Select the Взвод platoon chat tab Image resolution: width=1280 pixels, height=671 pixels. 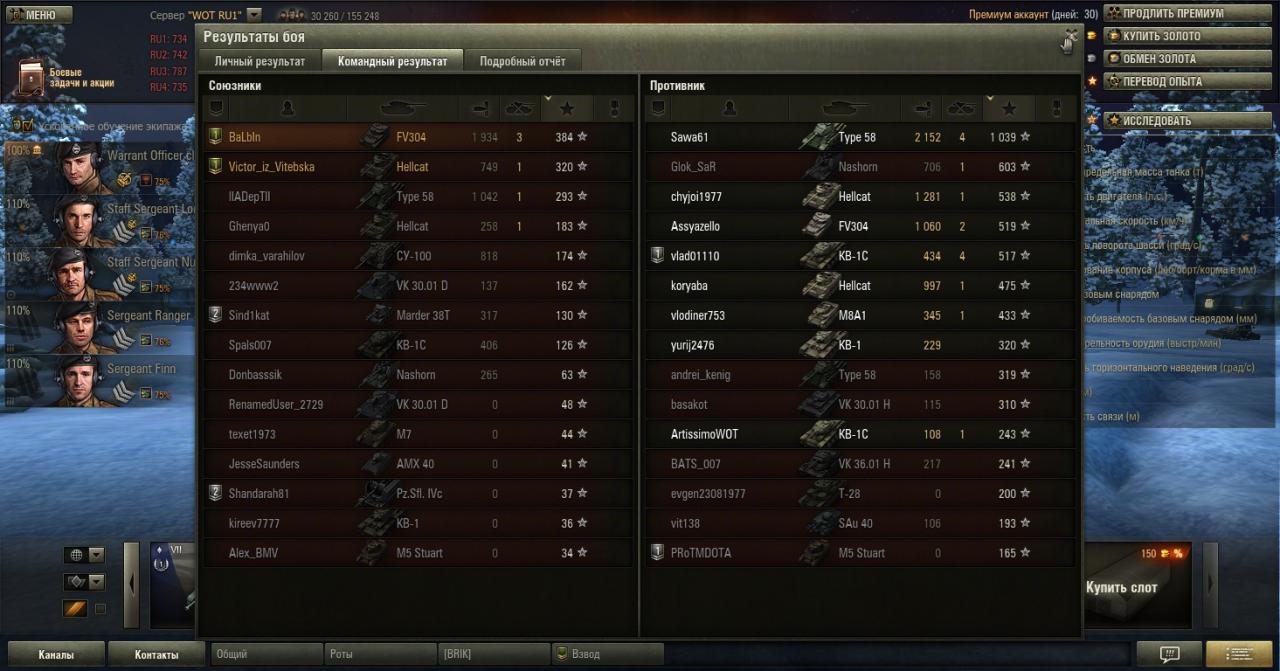click(608, 654)
